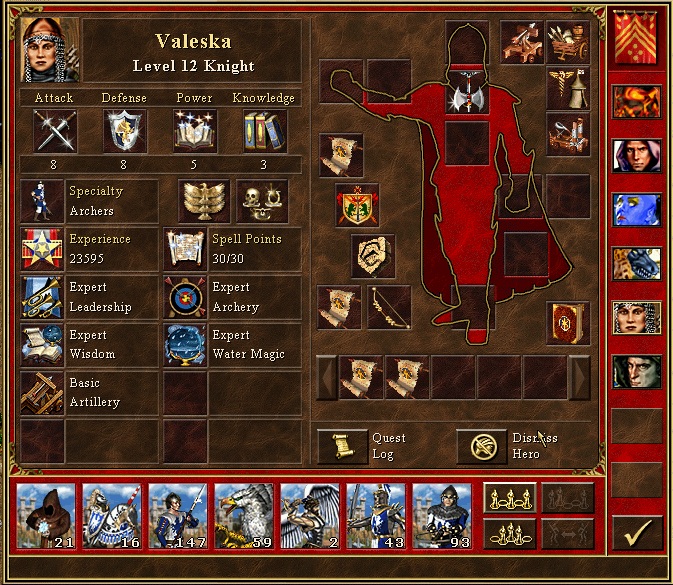673x585 pixels.
Task: Click the Dismiss Hero button
Action: [481, 446]
